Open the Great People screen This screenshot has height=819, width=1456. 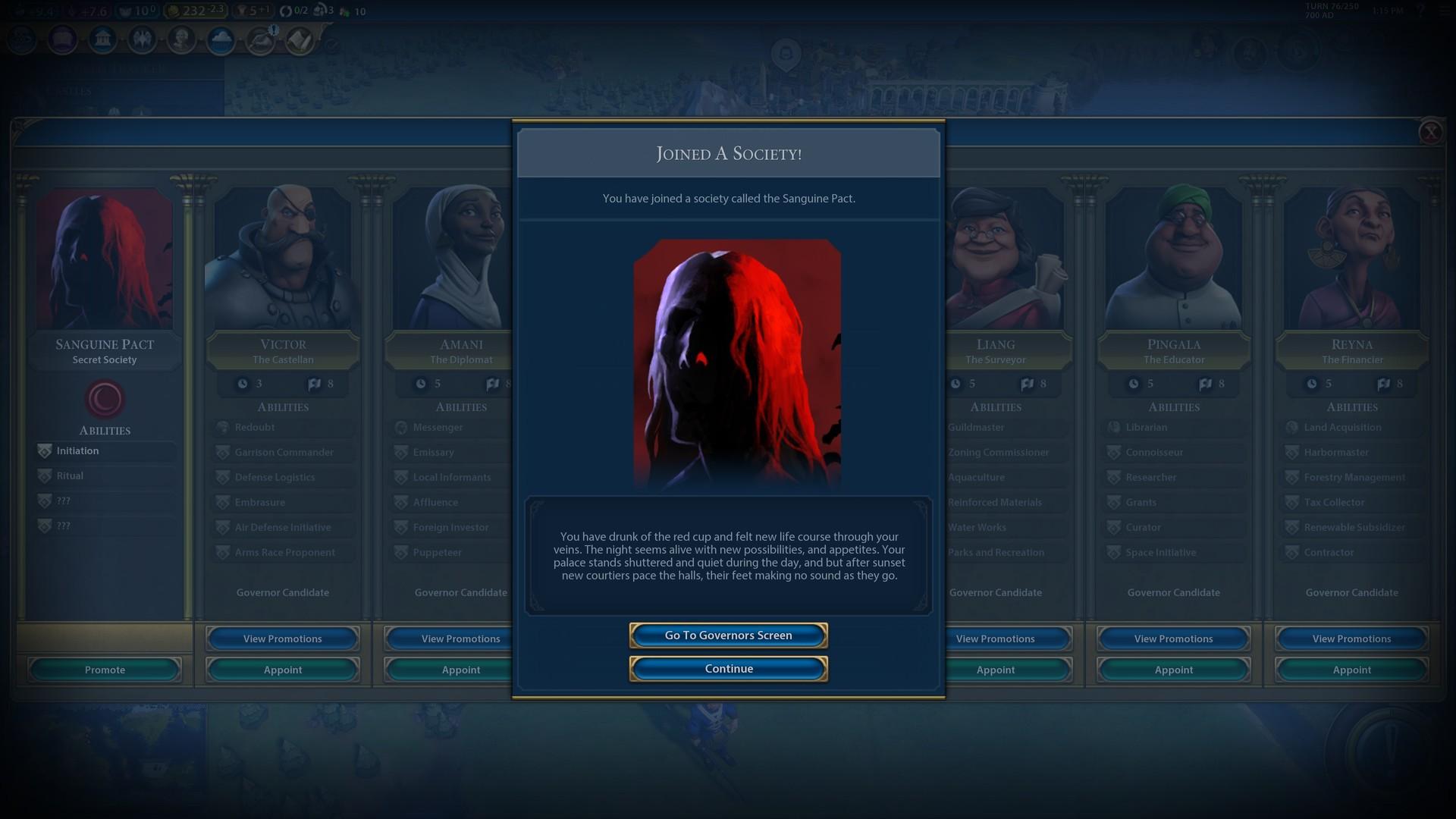pyautogui.click(x=181, y=39)
